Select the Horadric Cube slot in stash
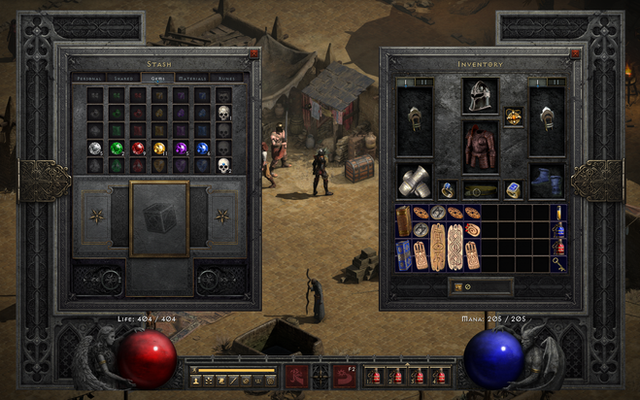Image resolution: width=640 pixels, height=400 pixels. 159,217
